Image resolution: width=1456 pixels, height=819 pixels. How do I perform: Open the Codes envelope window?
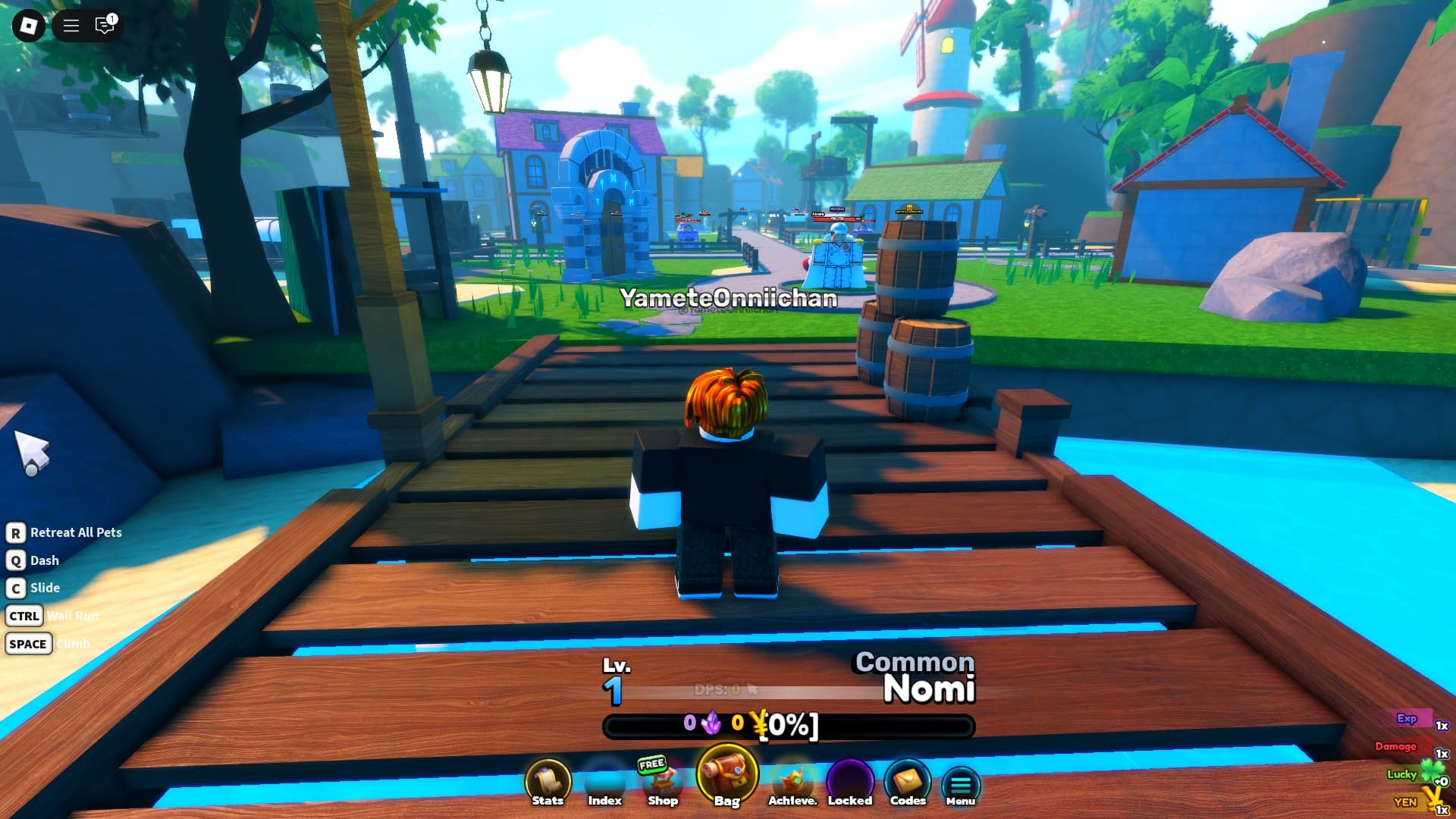908,783
